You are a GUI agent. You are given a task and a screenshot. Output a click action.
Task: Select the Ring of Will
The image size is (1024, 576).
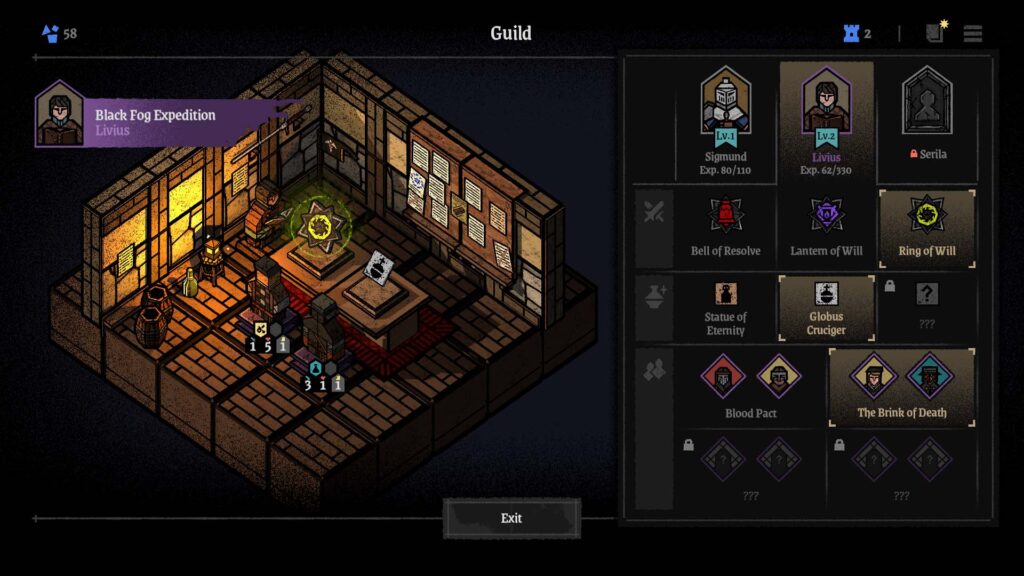pyautogui.click(x=926, y=226)
